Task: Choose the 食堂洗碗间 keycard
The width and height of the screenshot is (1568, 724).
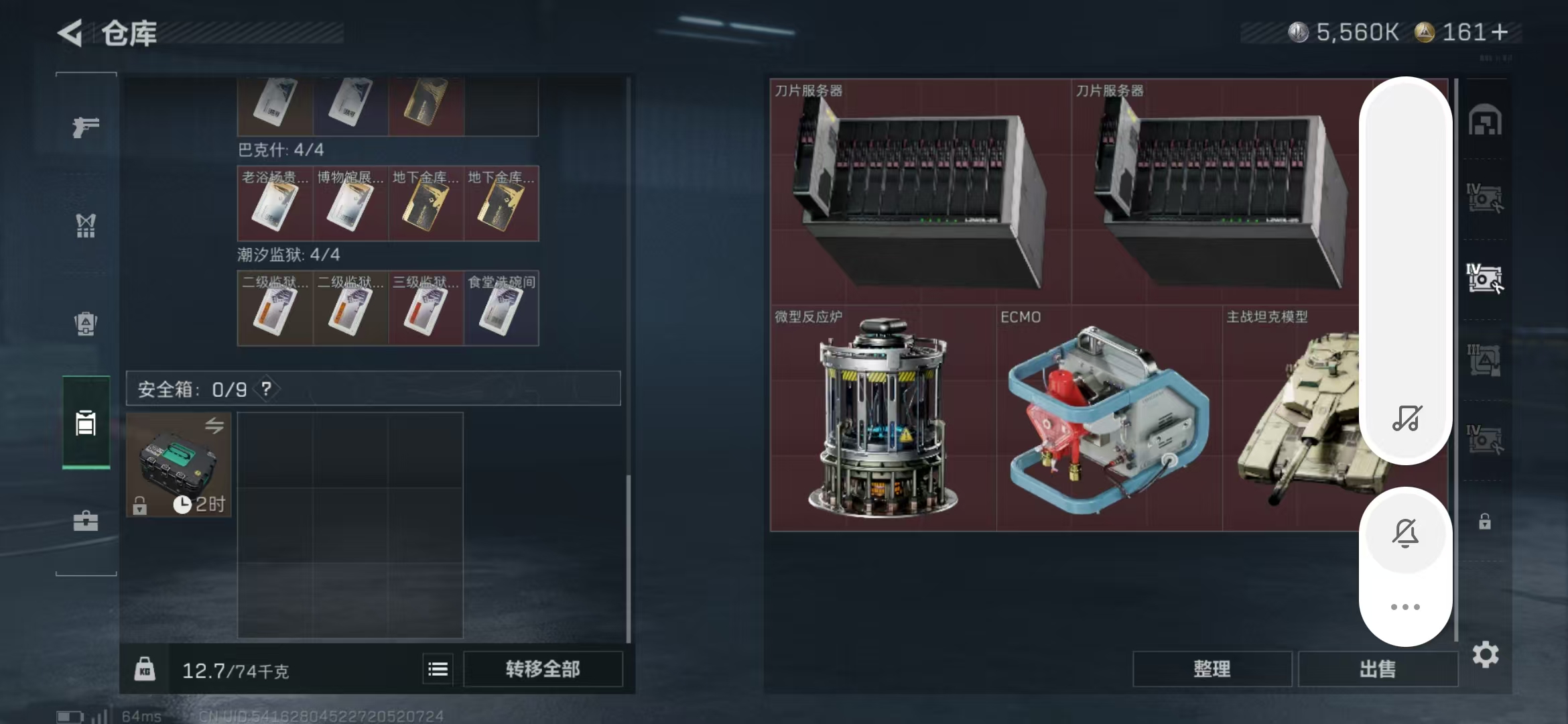Action: coord(501,308)
